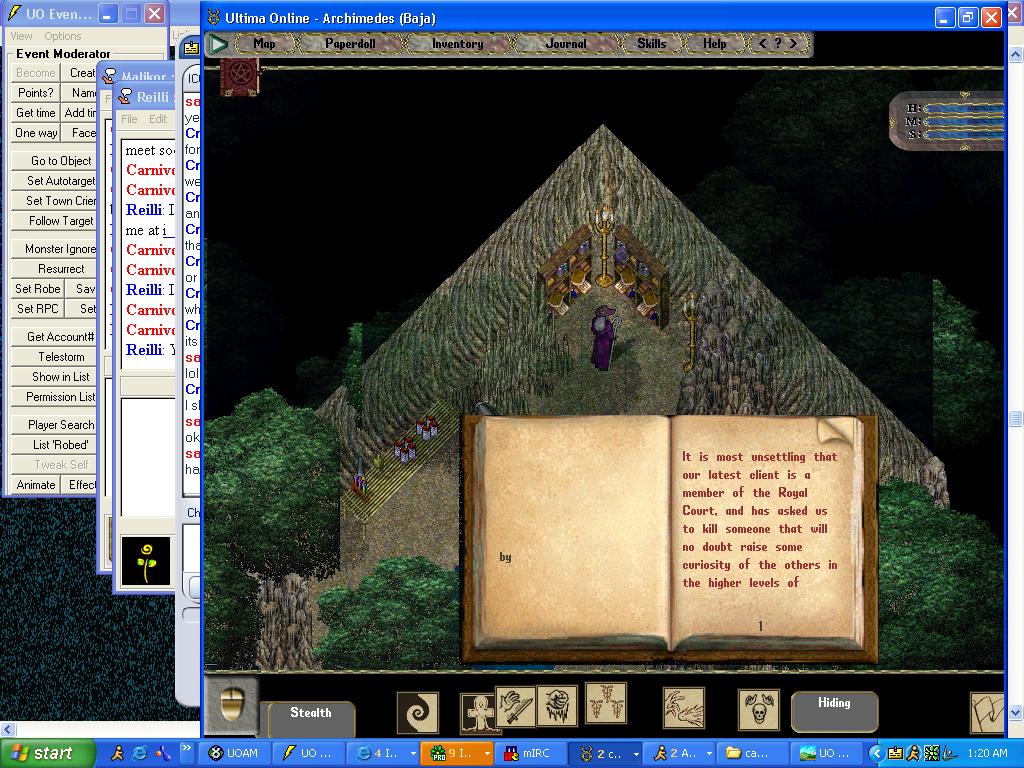
Task: Click the Go to Object button
Action: (61, 161)
